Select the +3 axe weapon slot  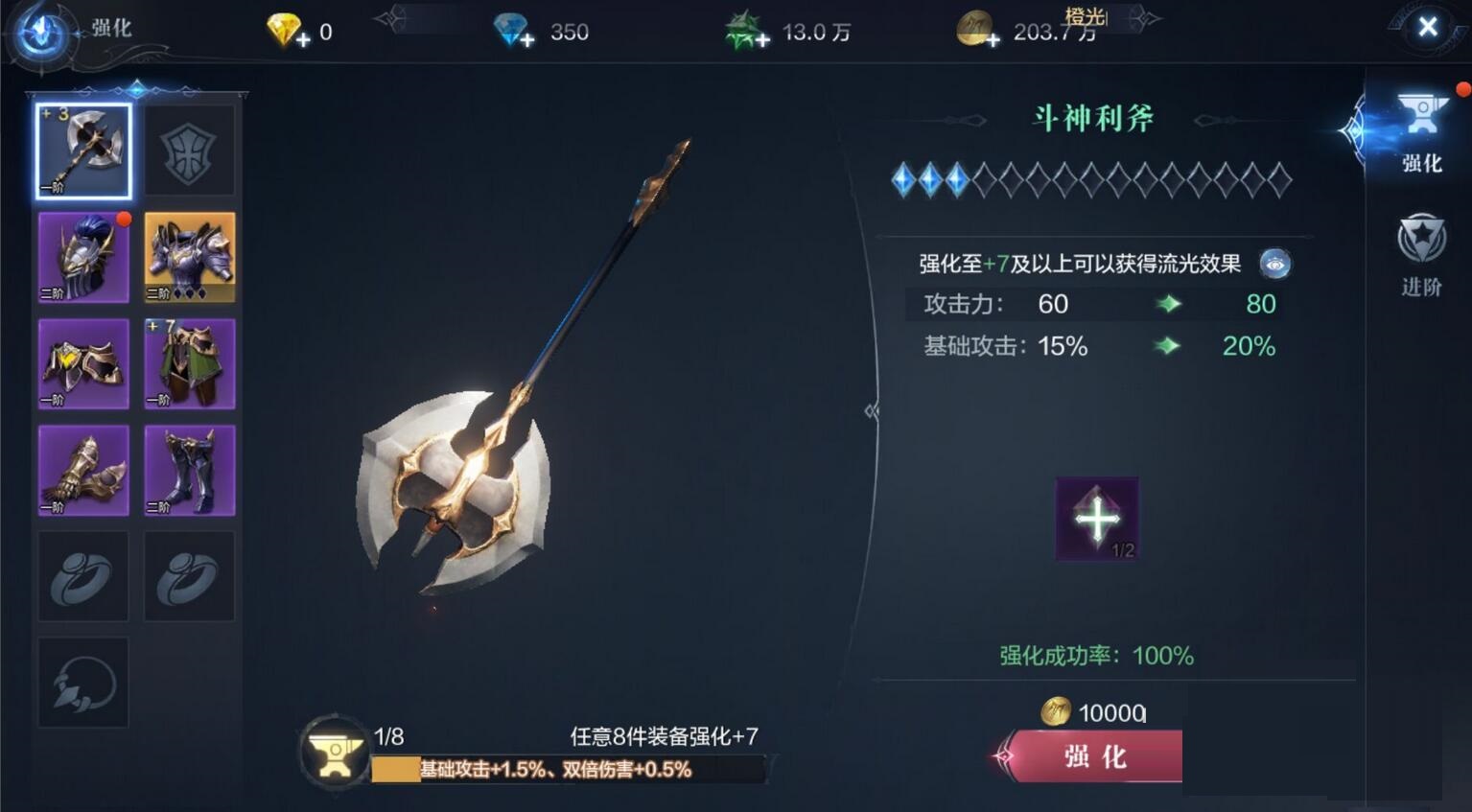[83, 150]
